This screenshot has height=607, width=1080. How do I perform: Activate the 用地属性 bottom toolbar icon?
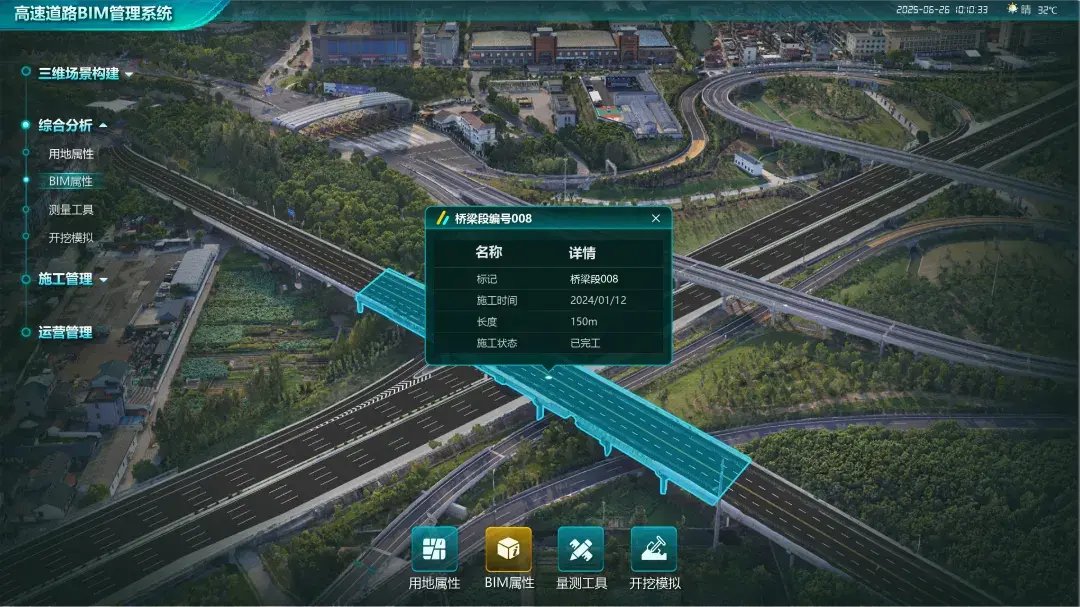(434, 549)
